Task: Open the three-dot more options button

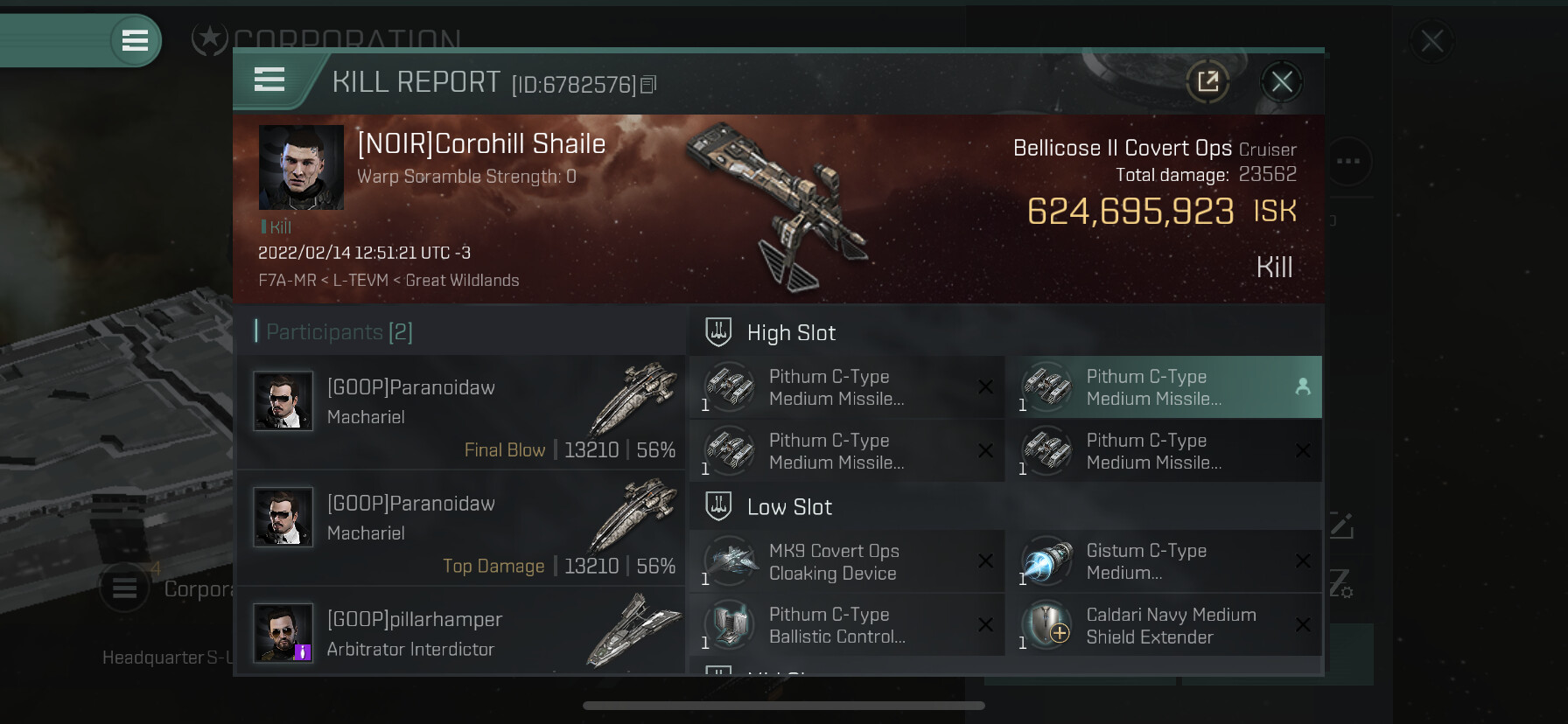Action: tap(1348, 161)
